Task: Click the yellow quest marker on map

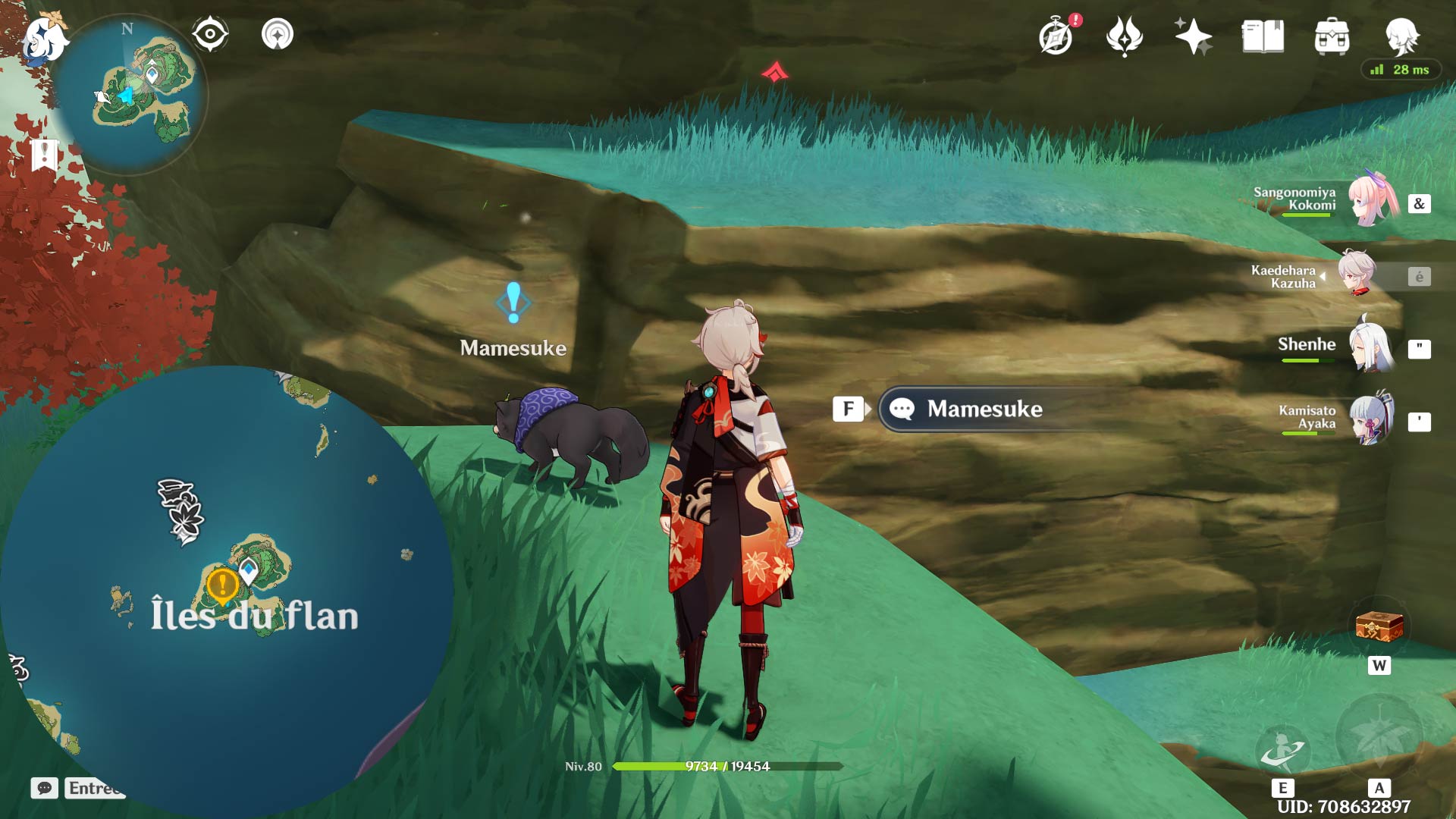Action: (x=222, y=585)
